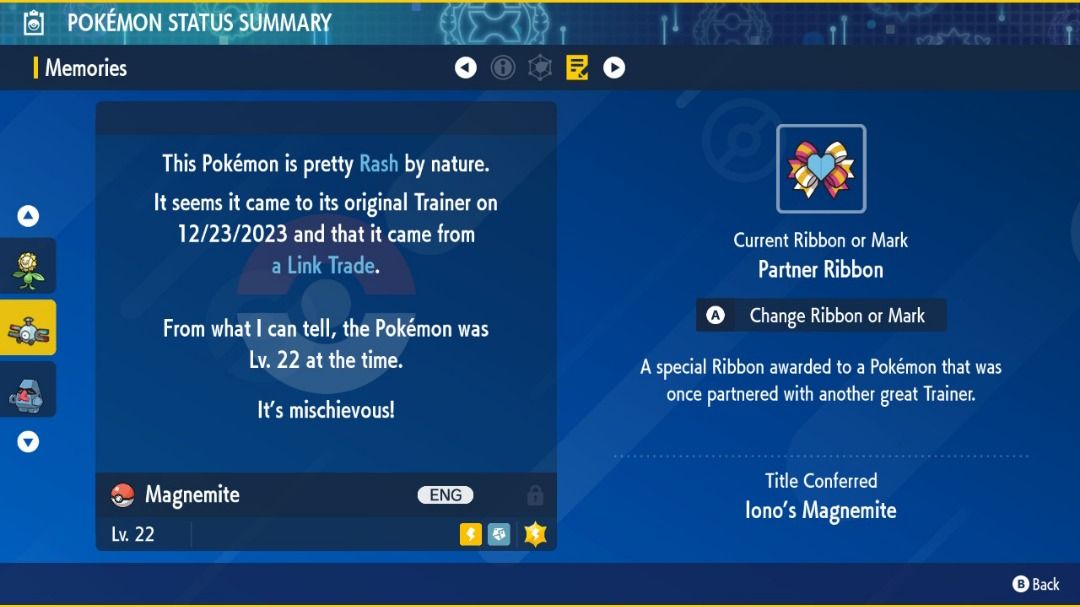Move up the party list with the up arrow
This screenshot has height=607, width=1080.
click(28, 216)
